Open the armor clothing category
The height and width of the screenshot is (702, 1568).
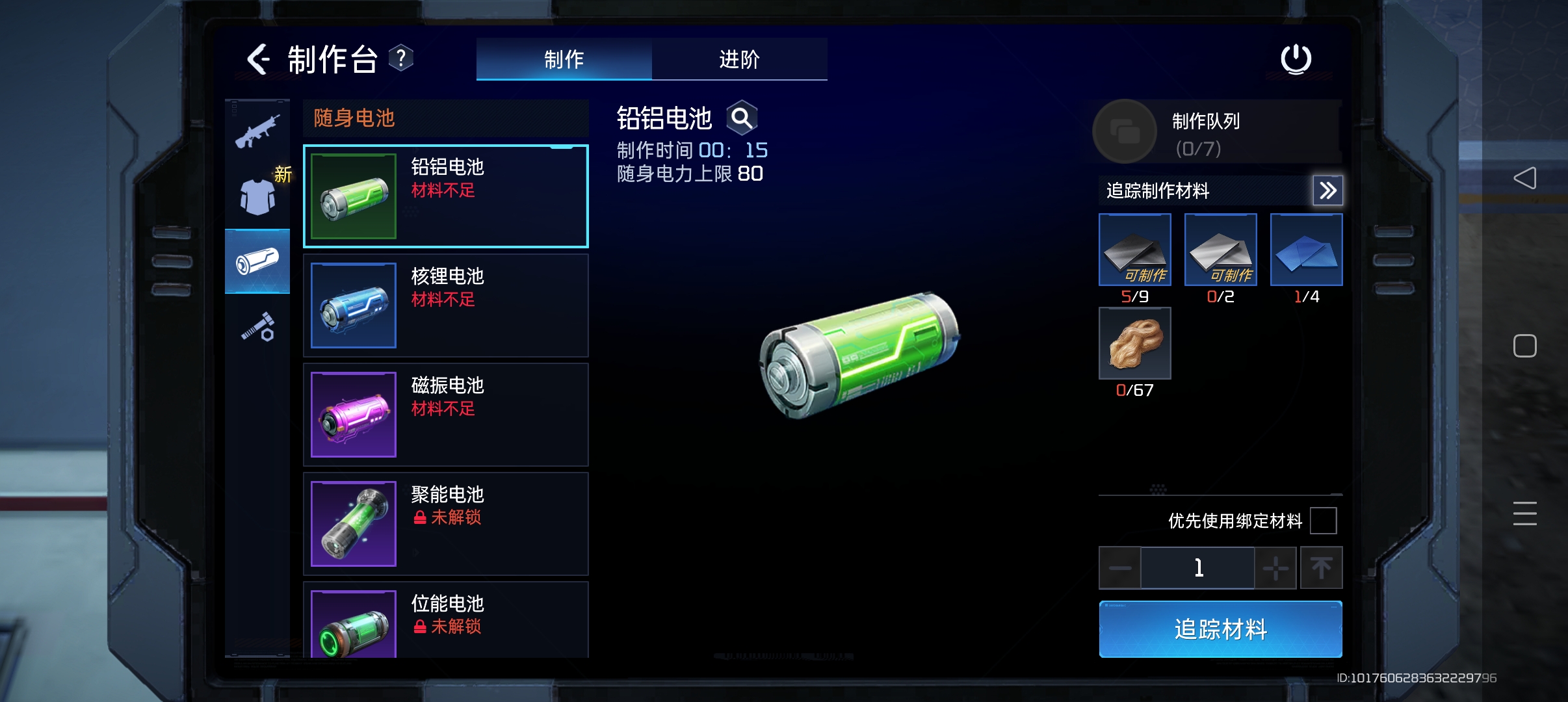[257, 196]
